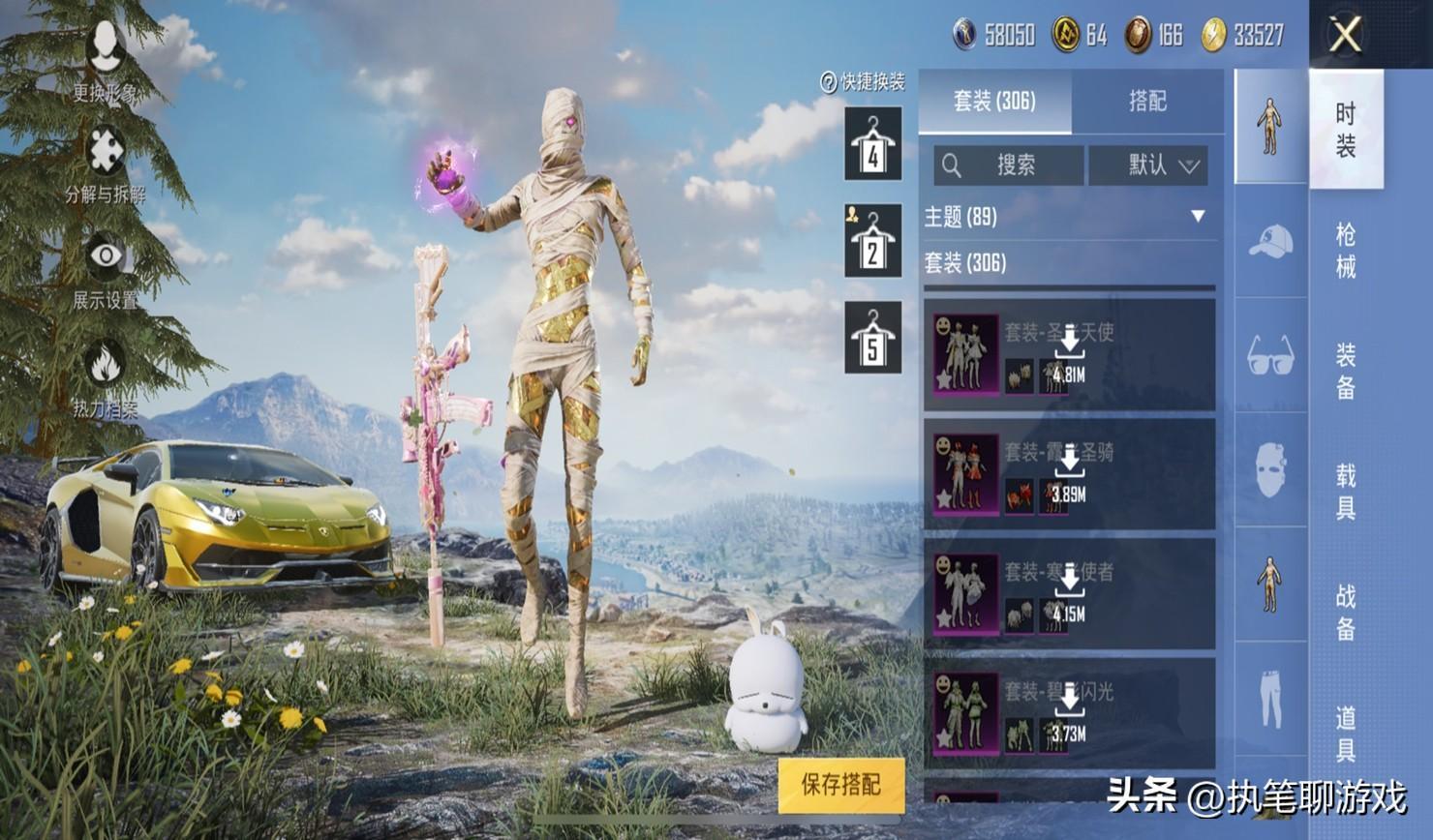Screen dimensions: 1433x840
Task: Select the glasses eyewear filter icon
Action: pyautogui.click(x=1270, y=355)
